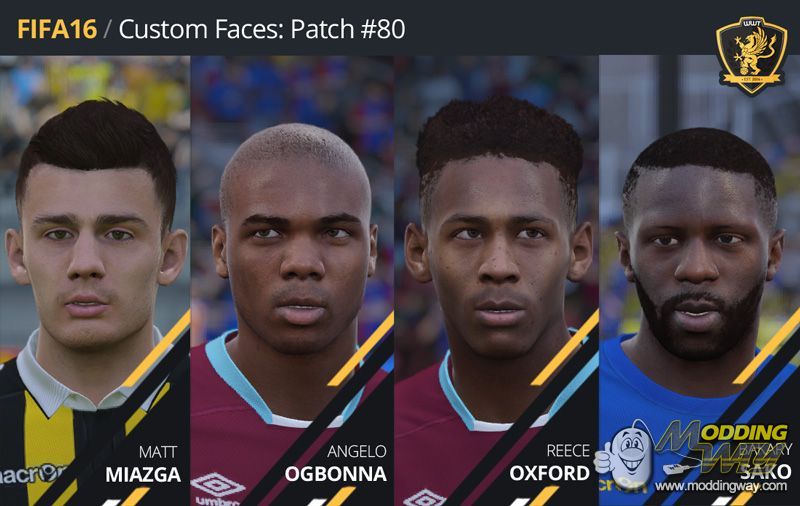Pick the Reece Oxford face card
This screenshot has width=800, height=506.
pyautogui.click(x=497, y=280)
